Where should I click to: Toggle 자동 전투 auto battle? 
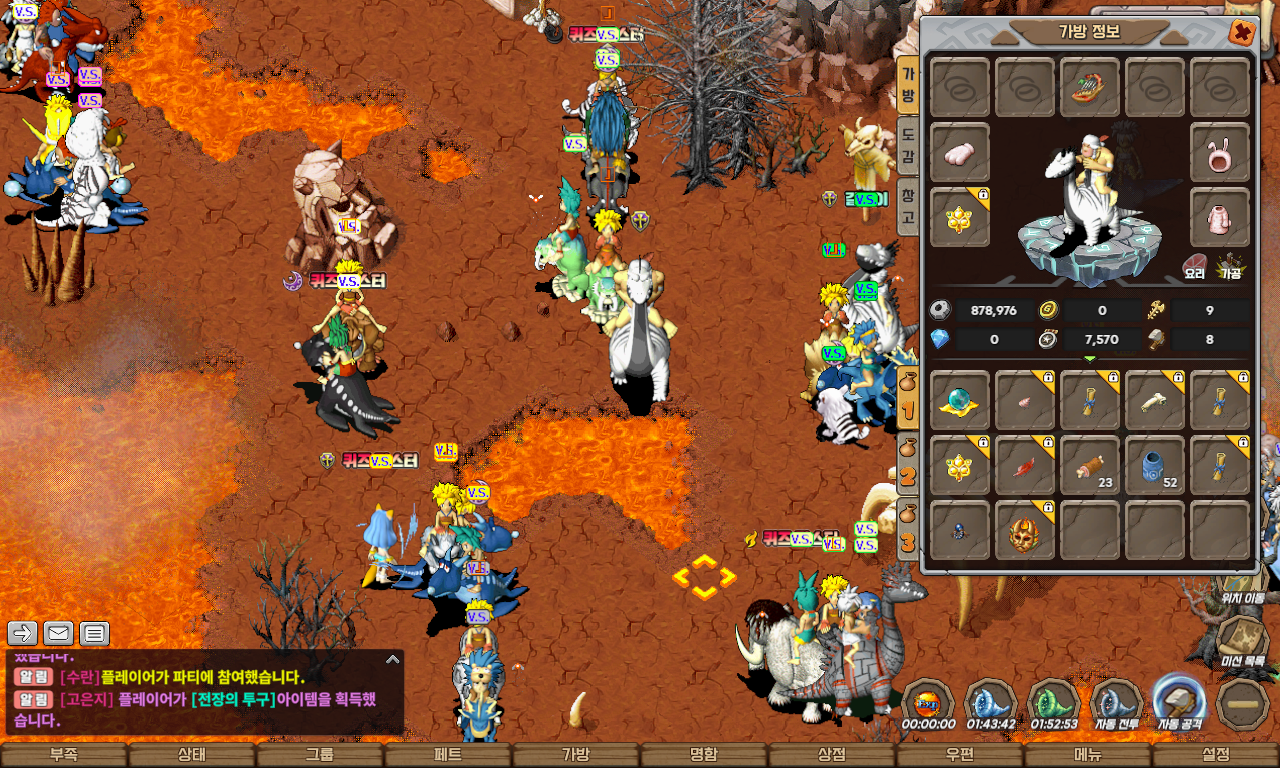(1117, 702)
